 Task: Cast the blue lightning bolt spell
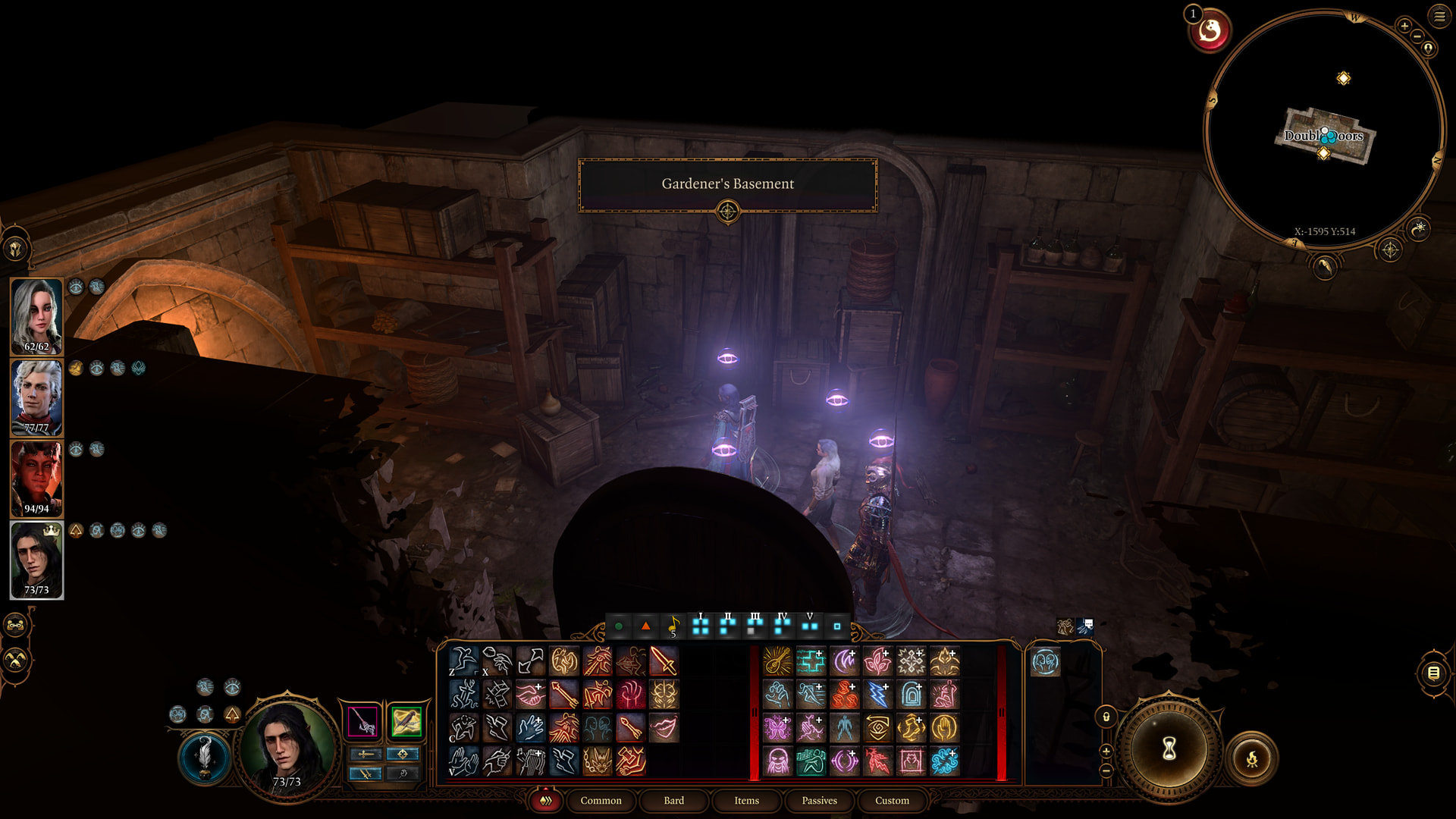click(x=877, y=695)
